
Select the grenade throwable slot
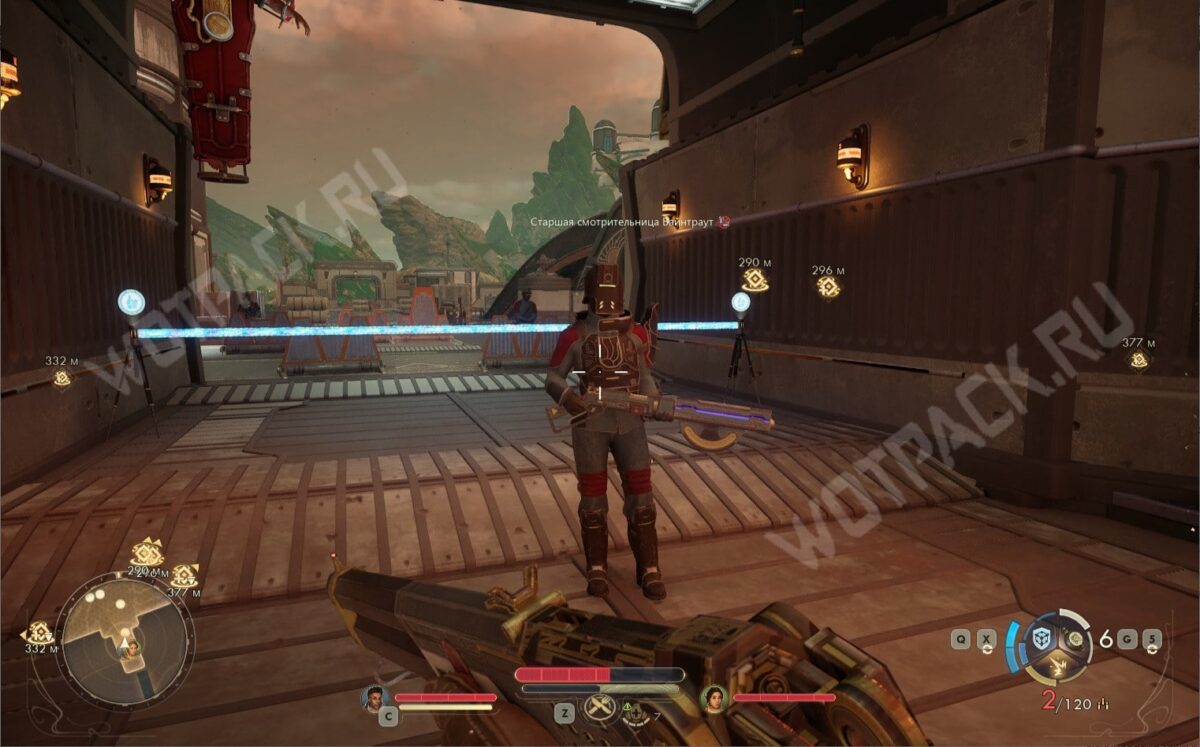(x=1075, y=639)
